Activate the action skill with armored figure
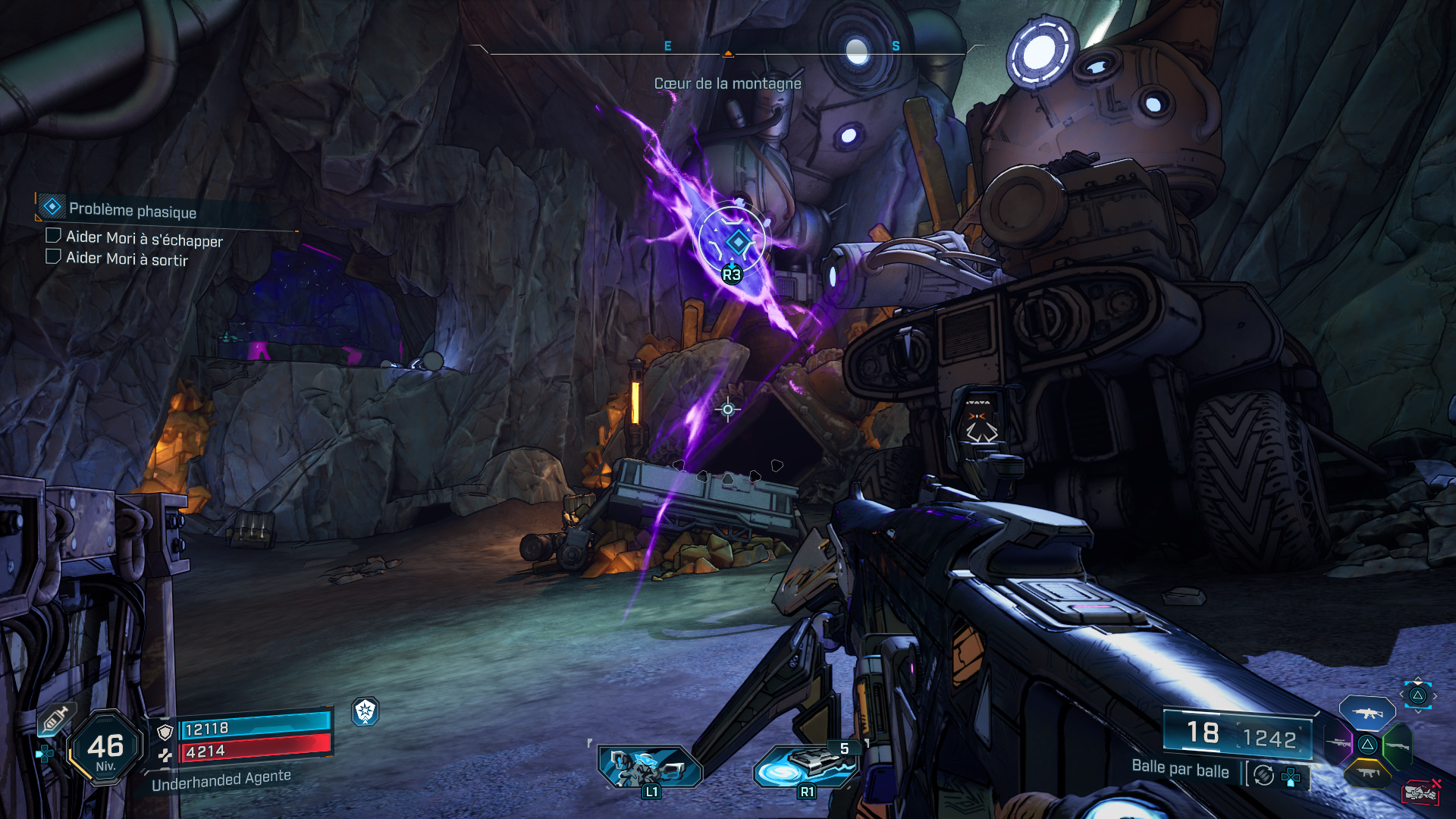This screenshot has height=819, width=1456. 650,767
